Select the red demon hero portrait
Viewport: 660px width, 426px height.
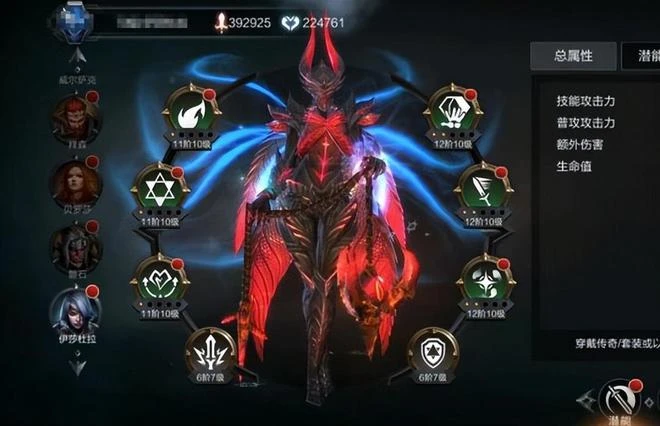click(76, 118)
